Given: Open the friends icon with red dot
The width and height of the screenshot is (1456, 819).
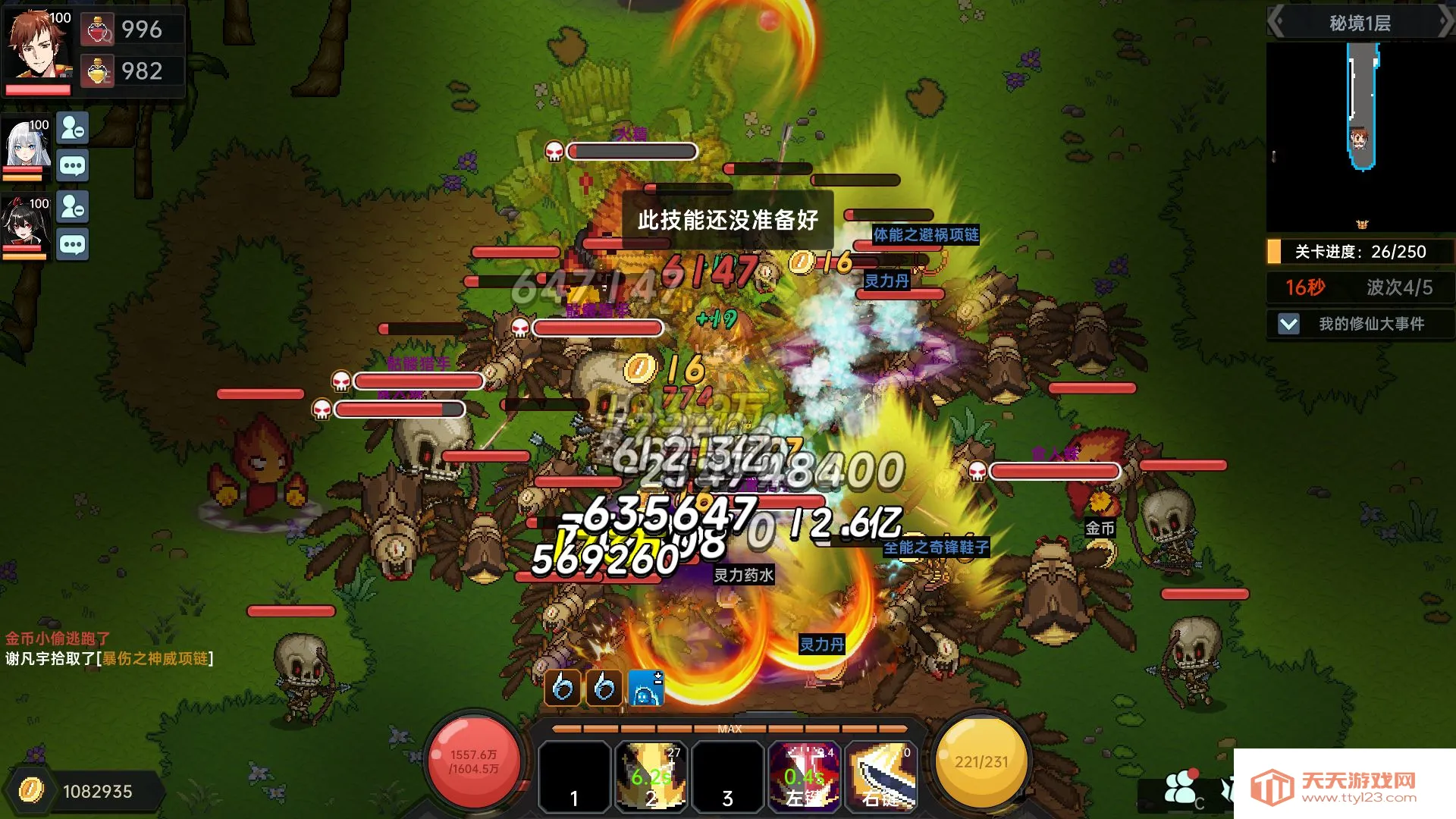Looking at the screenshot, I should tap(1180, 787).
